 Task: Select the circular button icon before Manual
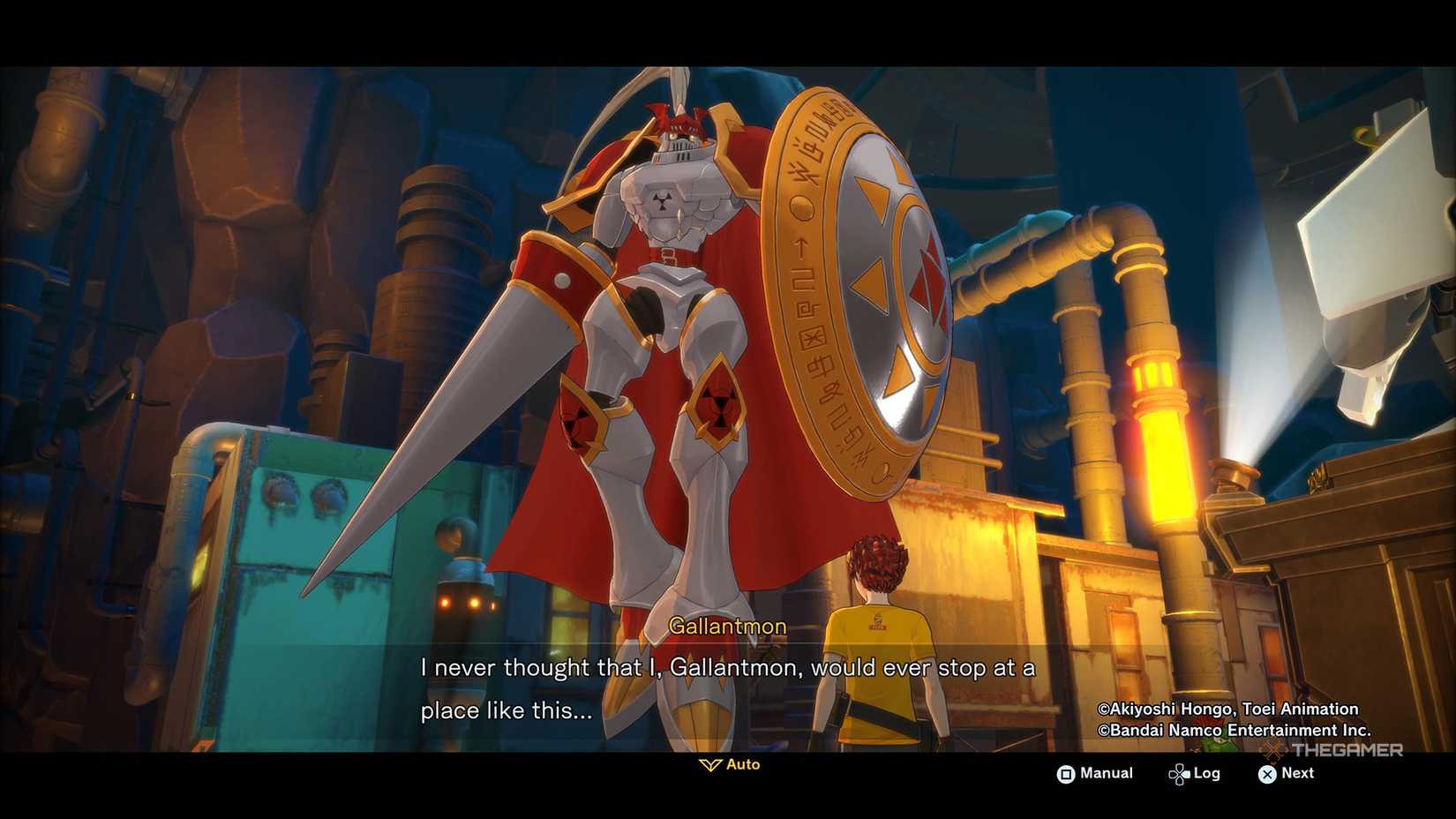[x=1067, y=774]
